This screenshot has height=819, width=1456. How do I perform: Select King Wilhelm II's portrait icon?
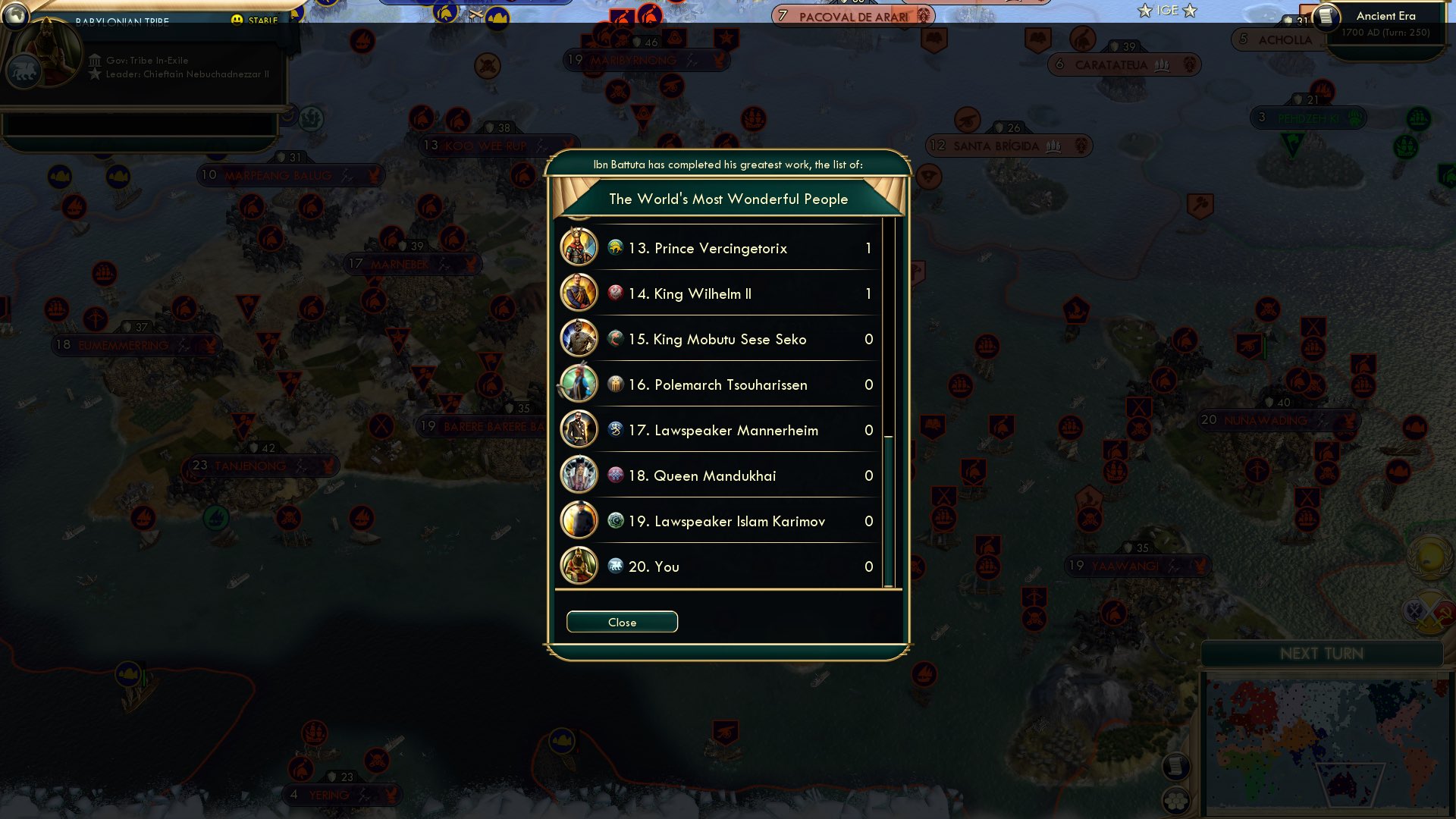click(x=579, y=293)
